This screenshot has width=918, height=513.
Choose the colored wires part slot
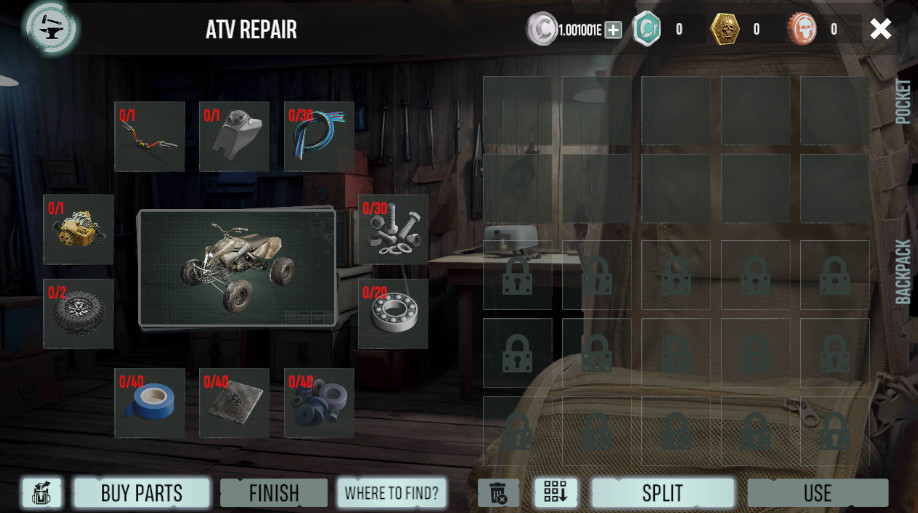tap(319, 137)
